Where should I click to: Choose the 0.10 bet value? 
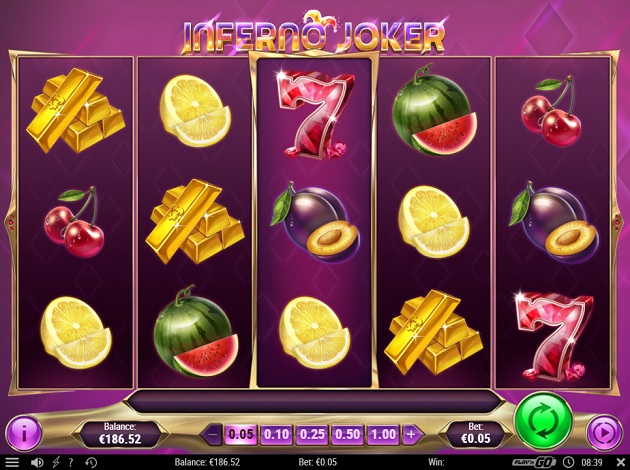point(276,434)
